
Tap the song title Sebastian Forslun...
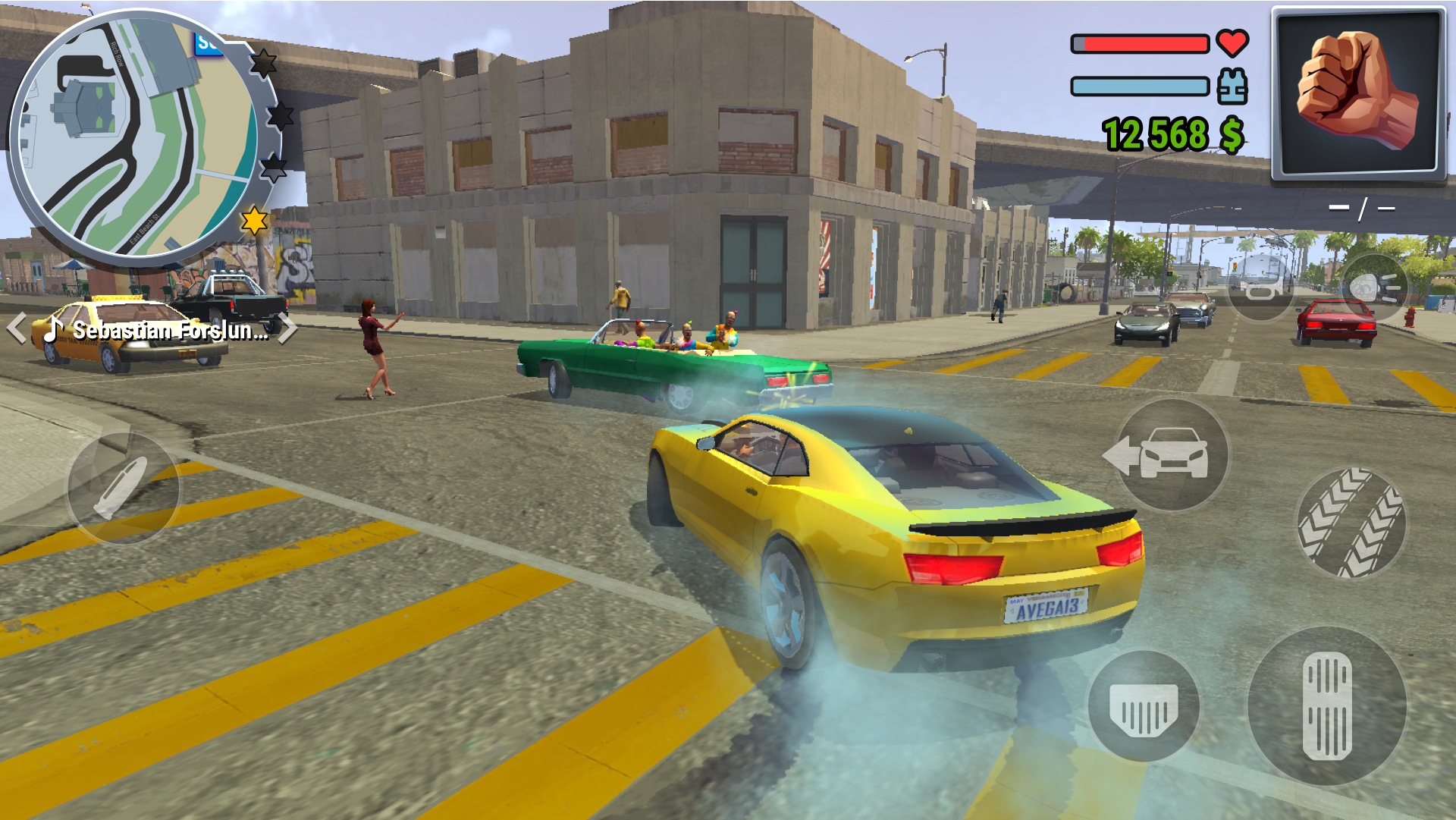click(x=167, y=331)
